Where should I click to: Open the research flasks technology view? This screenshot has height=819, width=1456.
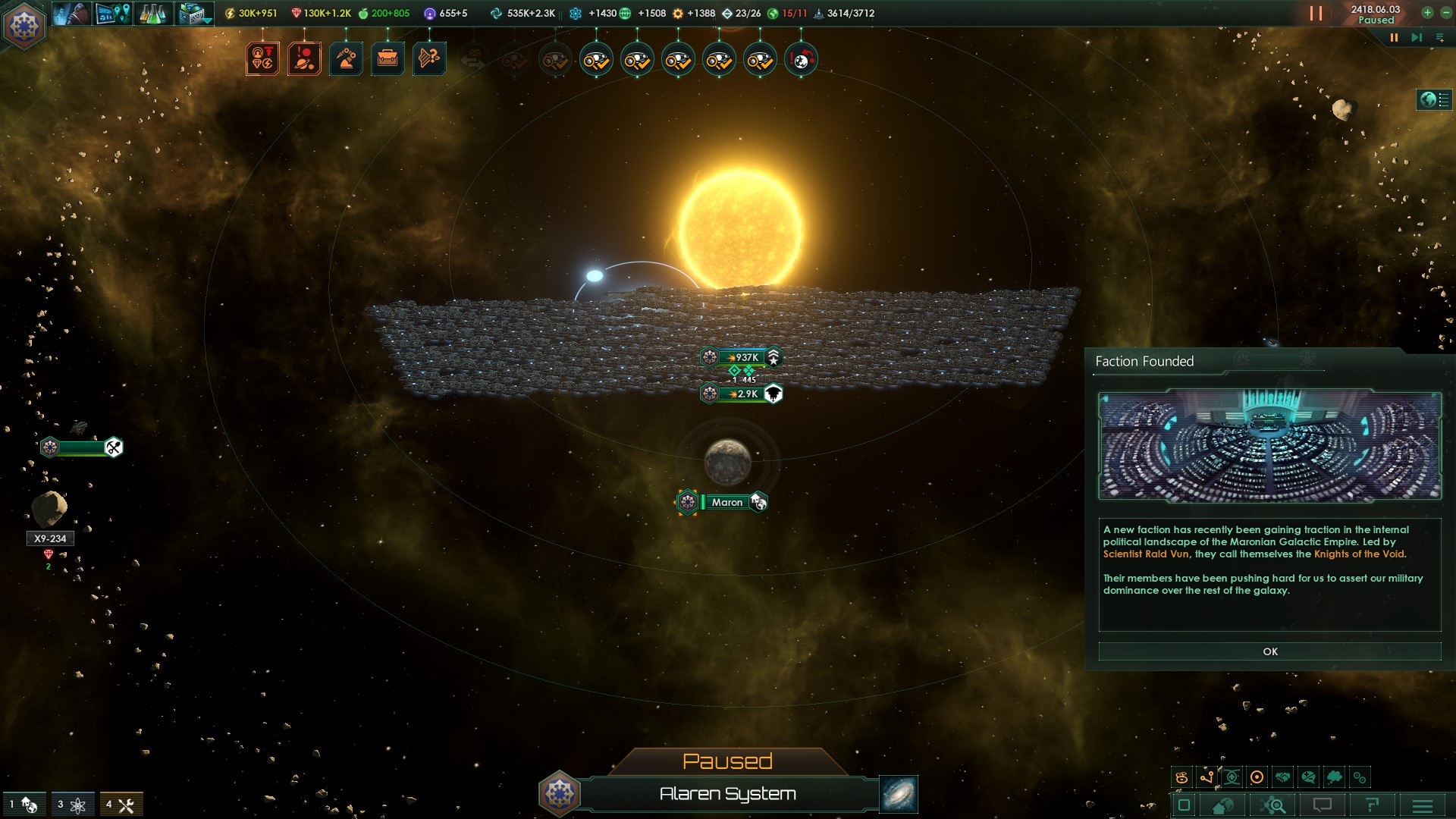click(152, 14)
